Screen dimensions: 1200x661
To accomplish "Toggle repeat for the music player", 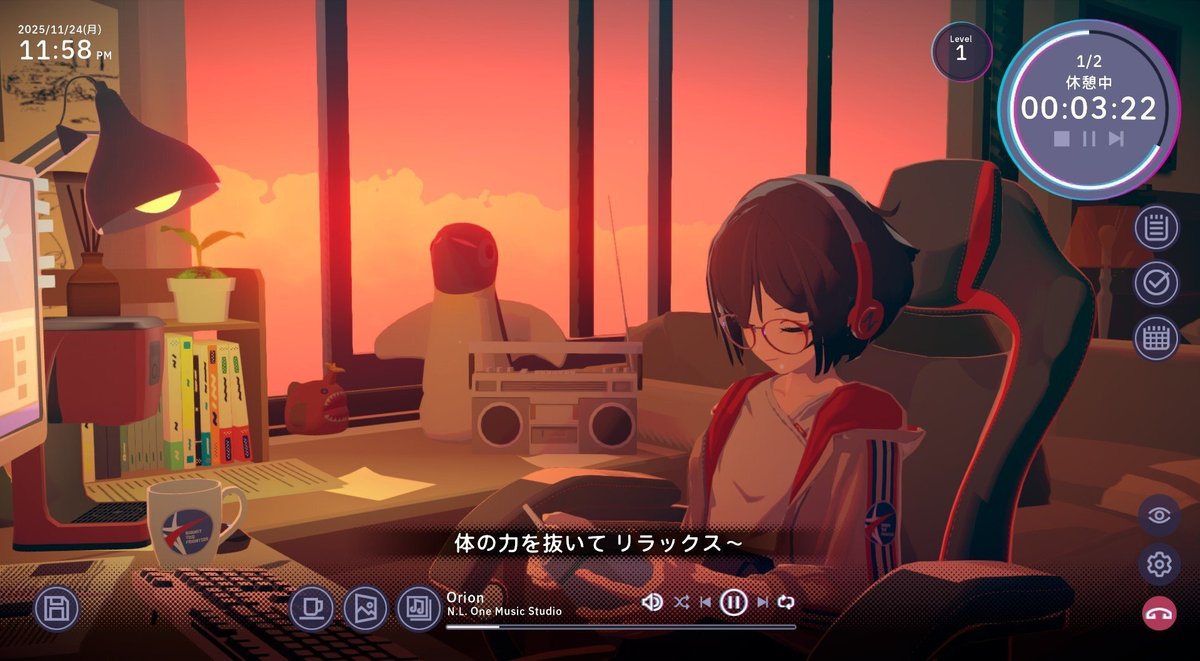I will click(x=786, y=602).
